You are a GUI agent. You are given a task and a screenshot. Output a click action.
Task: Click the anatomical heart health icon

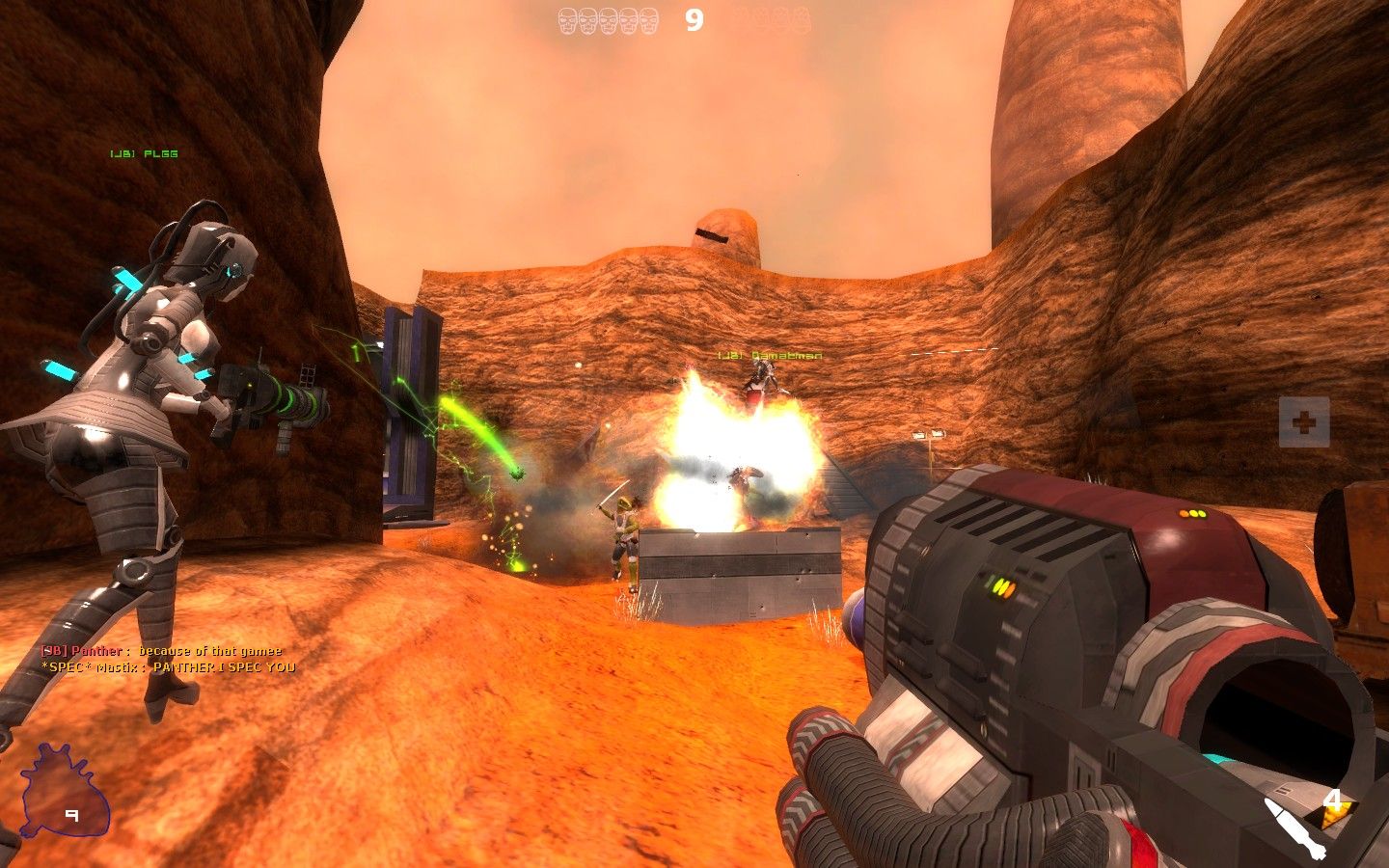tap(64, 791)
